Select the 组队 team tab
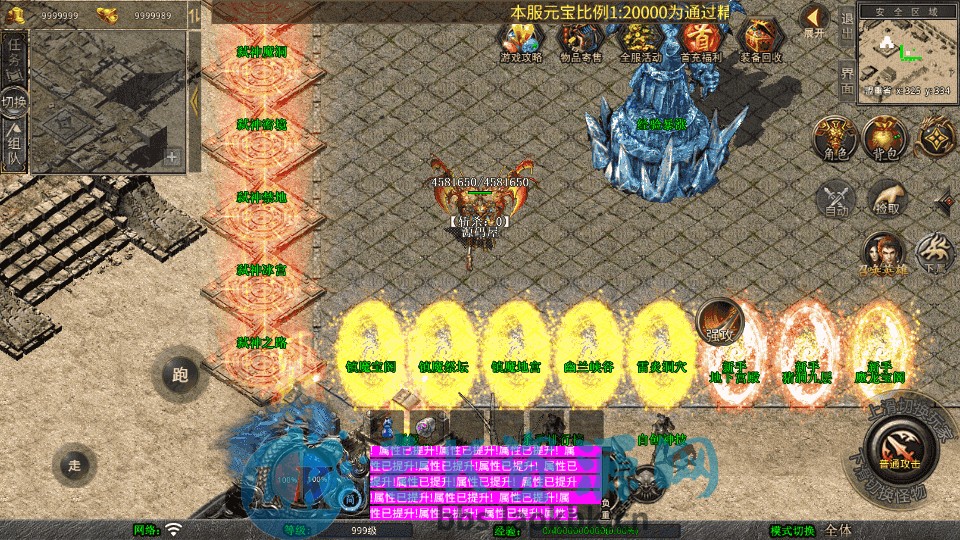 pyautogui.click(x=14, y=143)
